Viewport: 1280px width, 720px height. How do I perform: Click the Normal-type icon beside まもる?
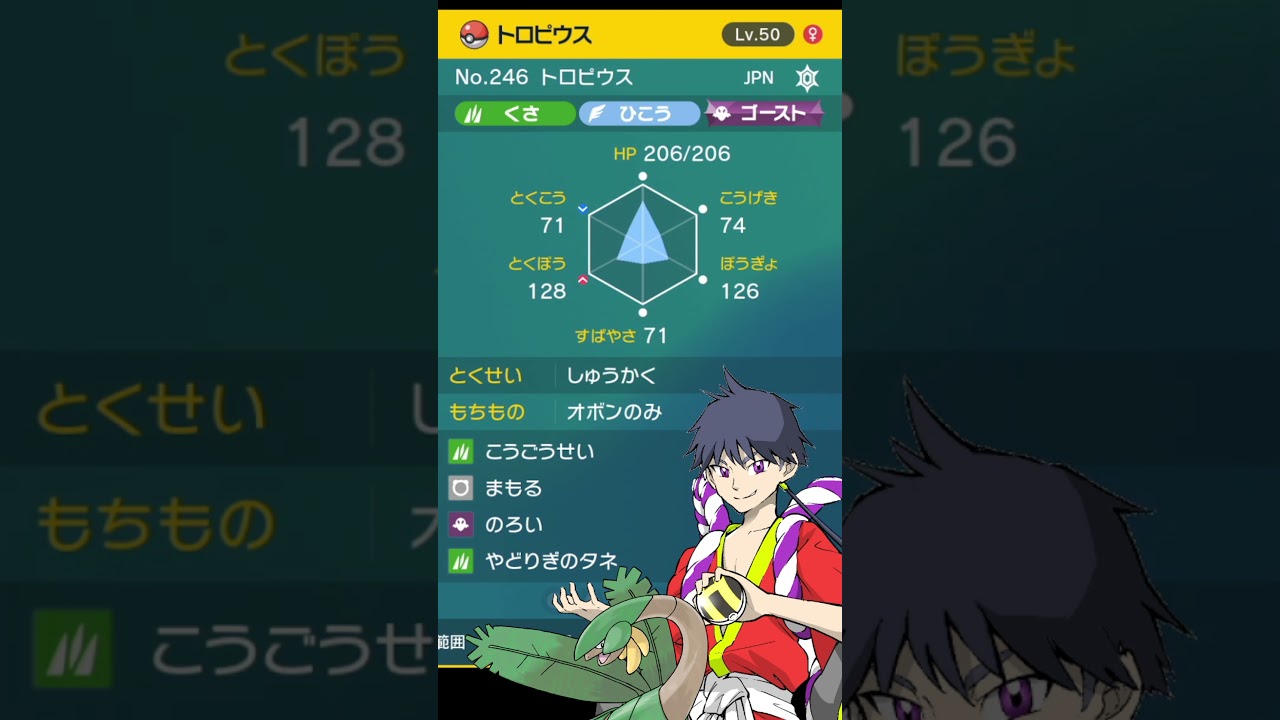(x=461, y=488)
